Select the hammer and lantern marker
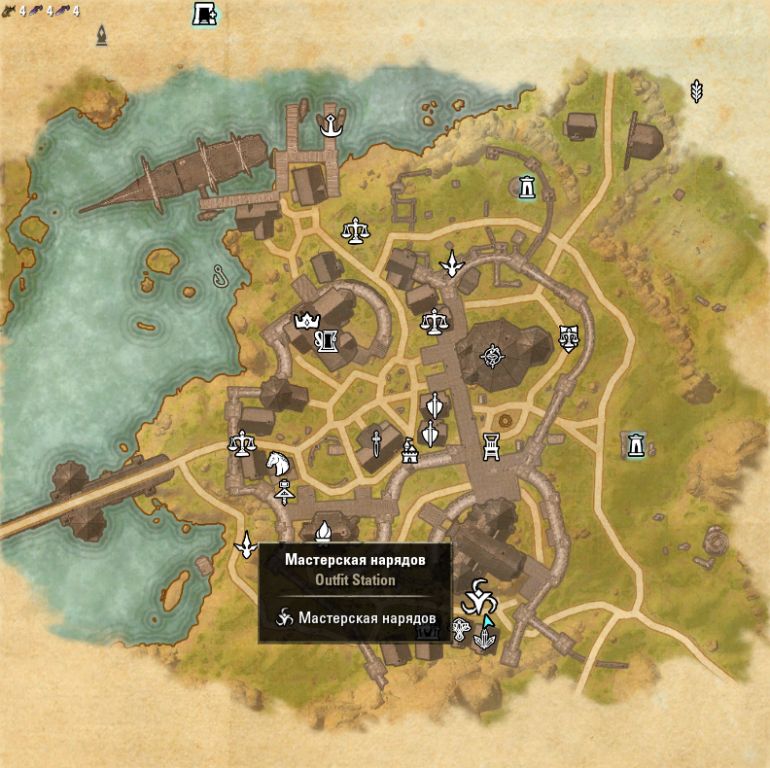Image resolution: width=770 pixels, height=768 pixels. (x=283, y=491)
